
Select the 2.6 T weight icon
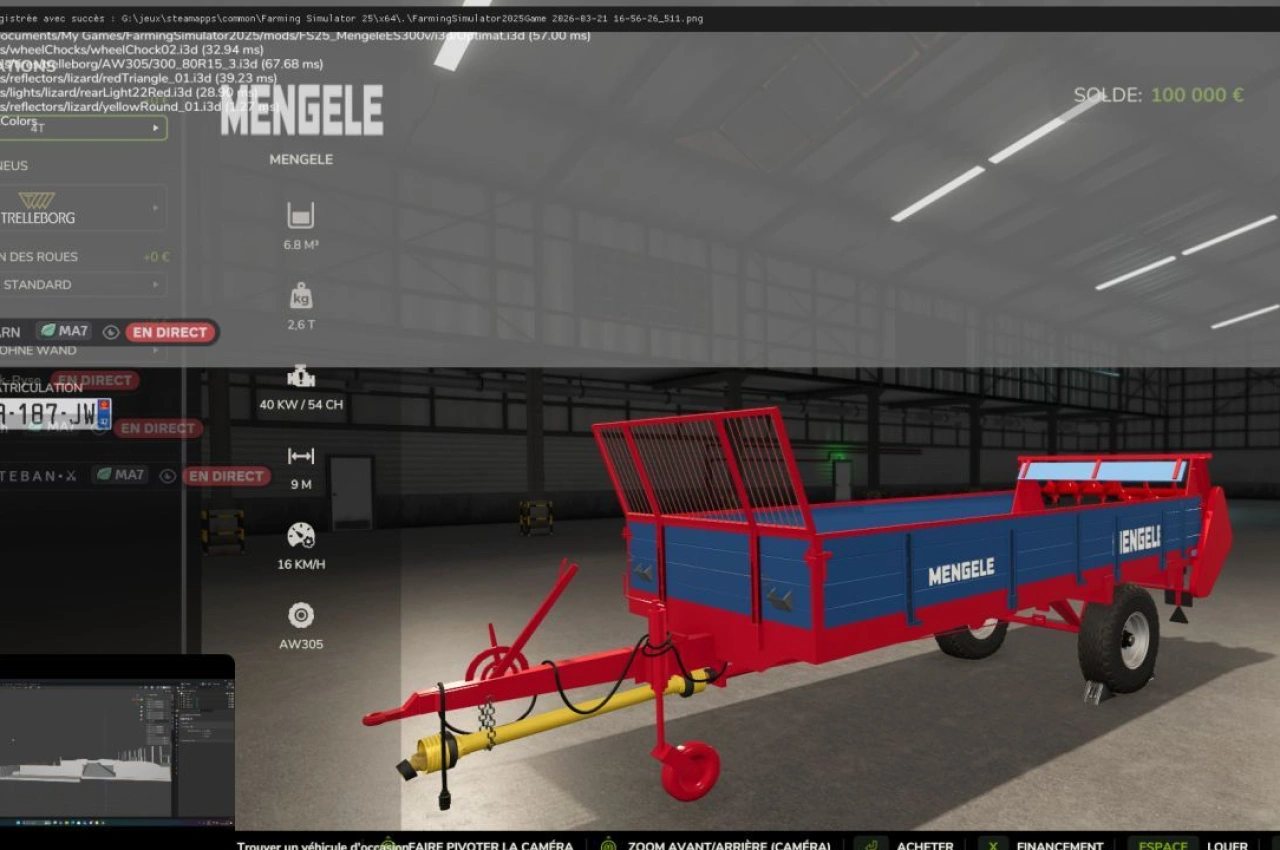pos(300,296)
